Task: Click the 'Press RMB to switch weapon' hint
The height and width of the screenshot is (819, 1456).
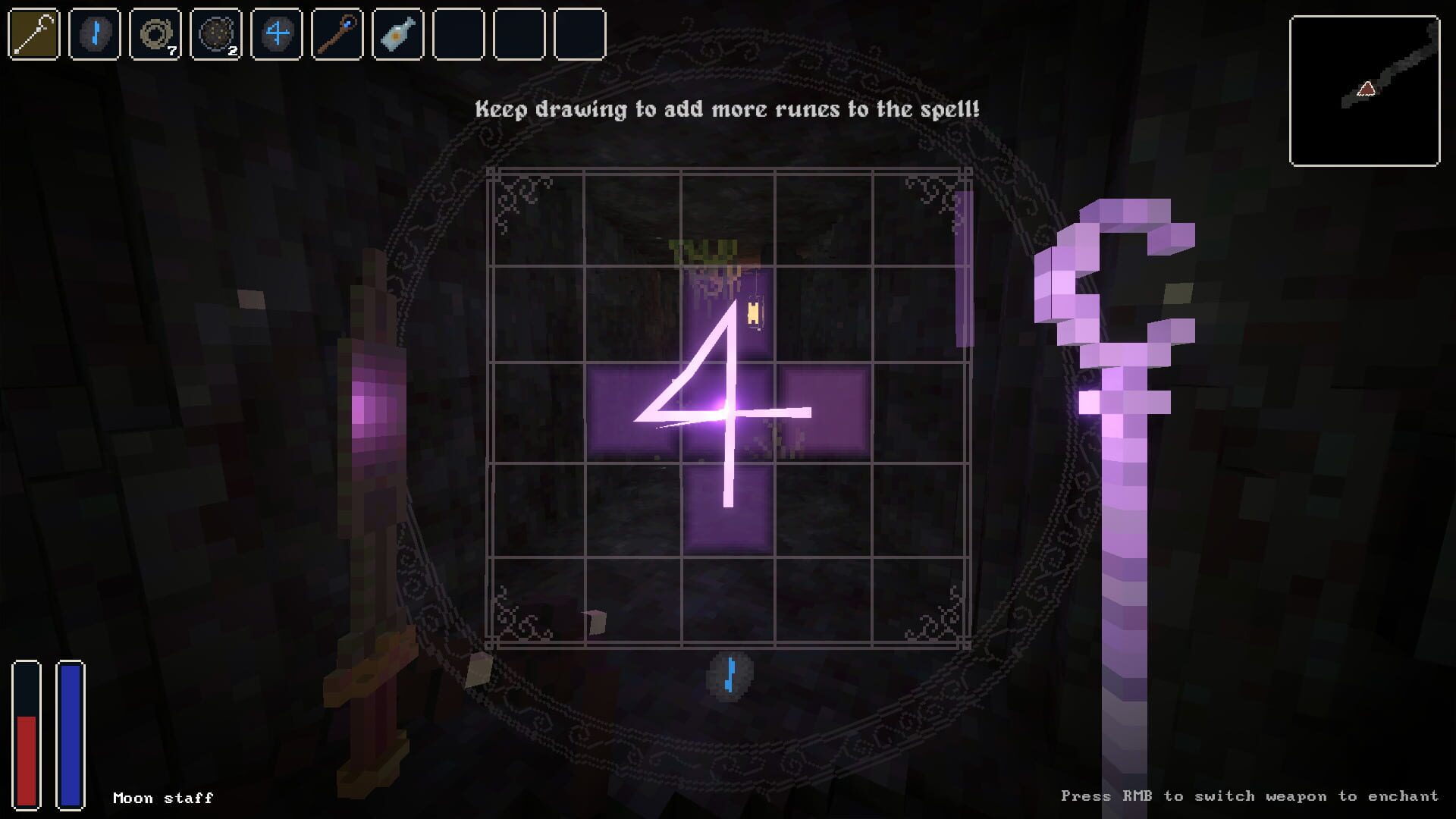Action: point(1250,796)
